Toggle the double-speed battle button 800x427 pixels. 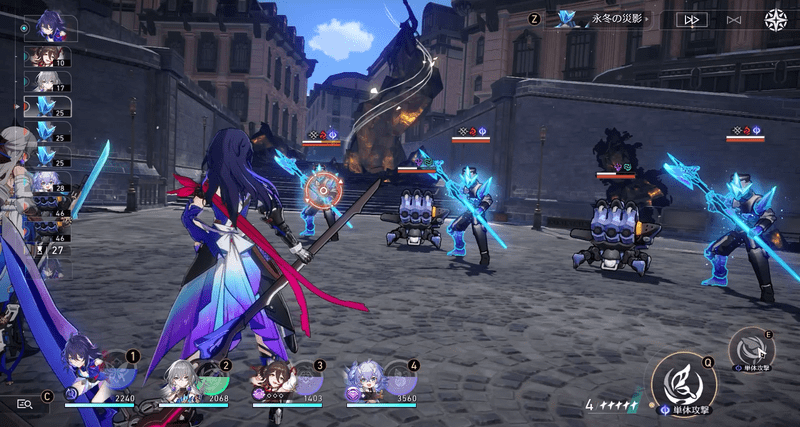pos(692,19)
